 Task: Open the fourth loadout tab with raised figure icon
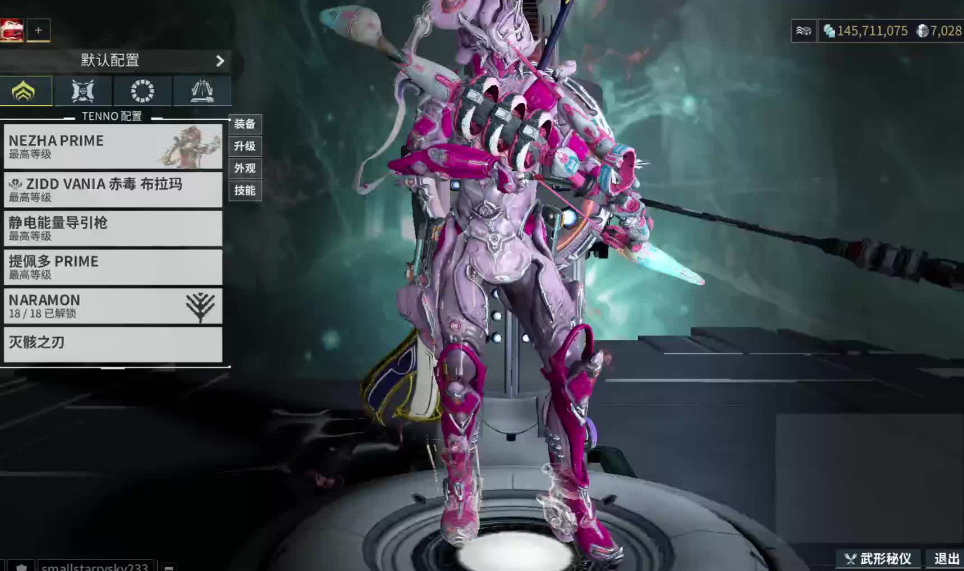coord(202,91)
